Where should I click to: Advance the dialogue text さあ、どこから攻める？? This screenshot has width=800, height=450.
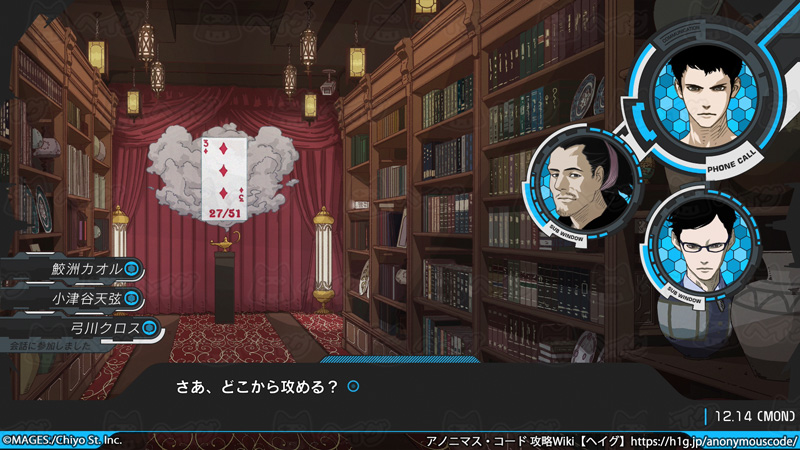[257, 385]
